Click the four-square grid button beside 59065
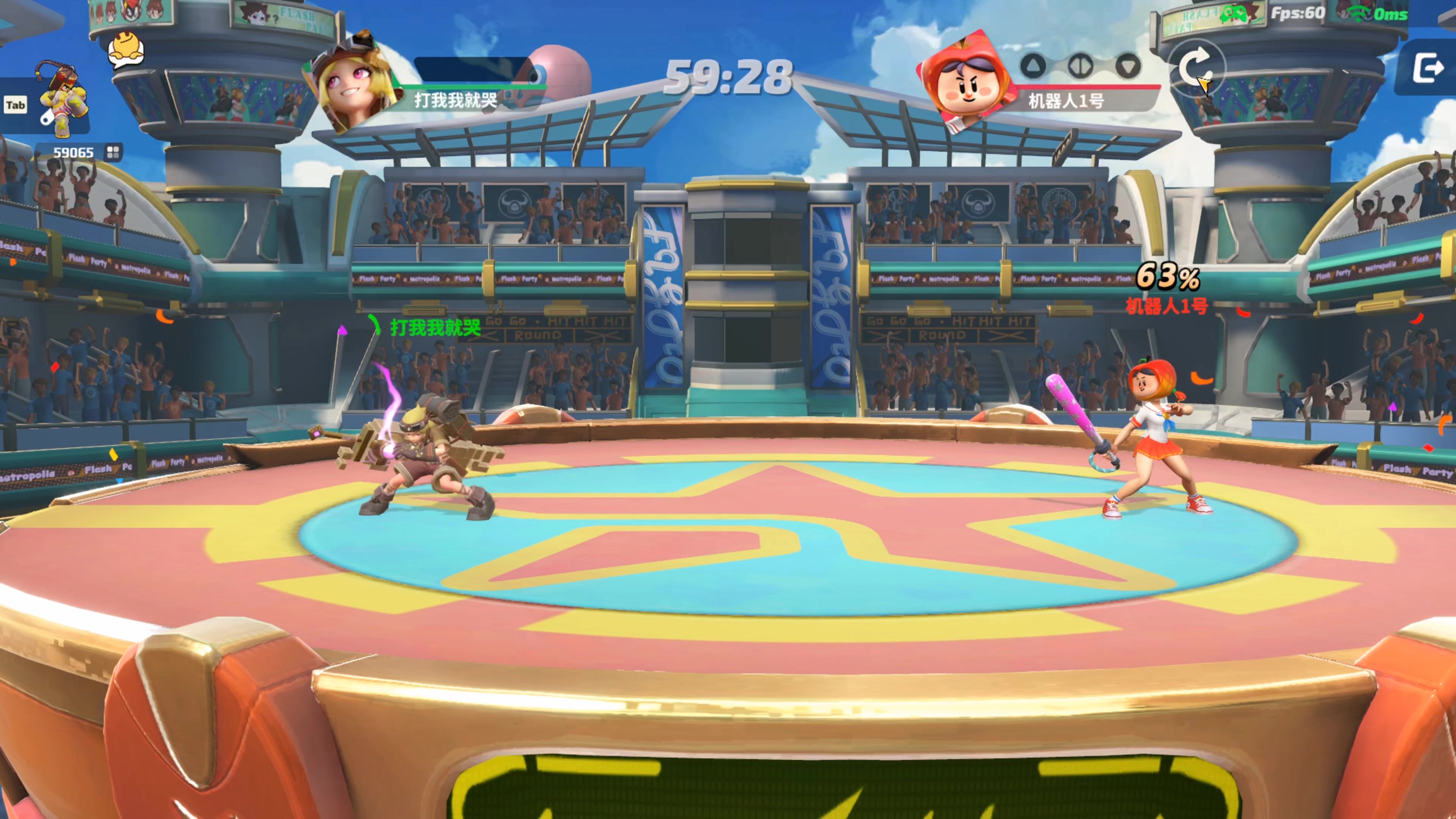The height and width of the screenshot is (819, 1456). 113,152
